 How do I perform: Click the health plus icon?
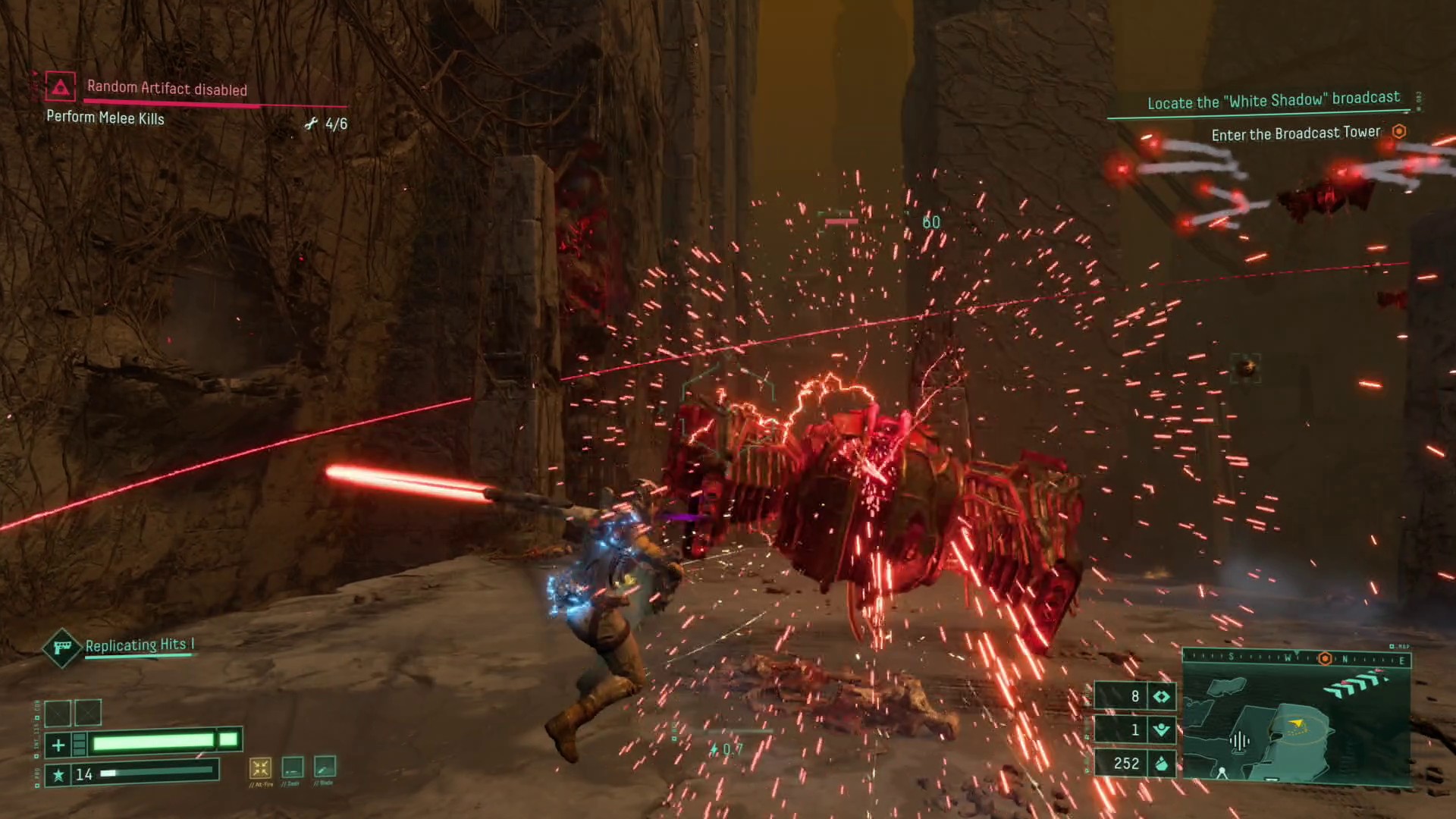tap(58, 745)
